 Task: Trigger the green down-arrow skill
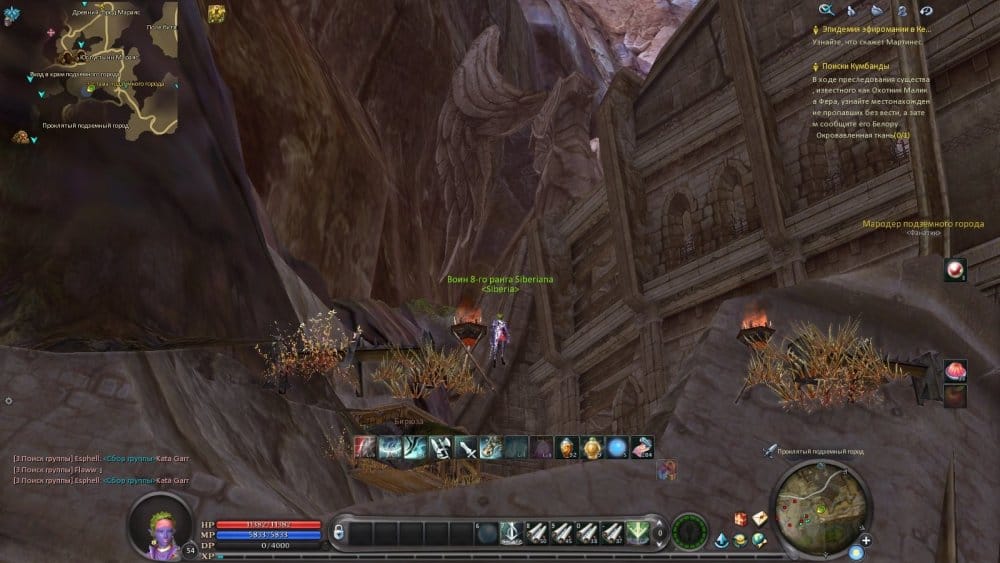click(x=637, y=532)
